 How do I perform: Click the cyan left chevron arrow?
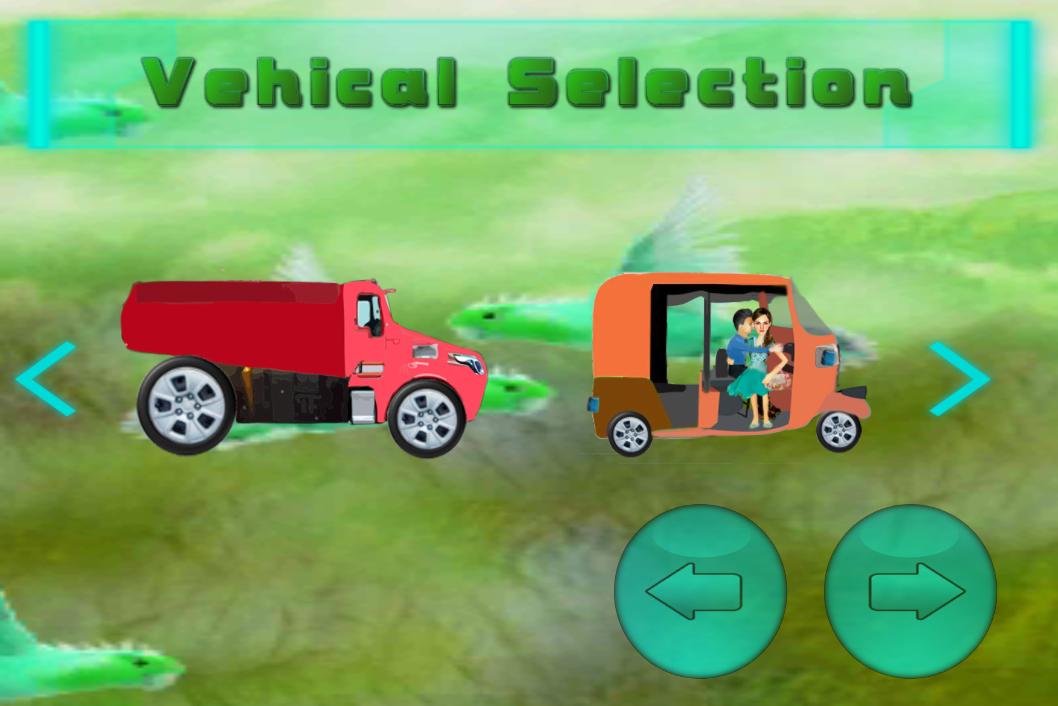[x=47, y=379]
